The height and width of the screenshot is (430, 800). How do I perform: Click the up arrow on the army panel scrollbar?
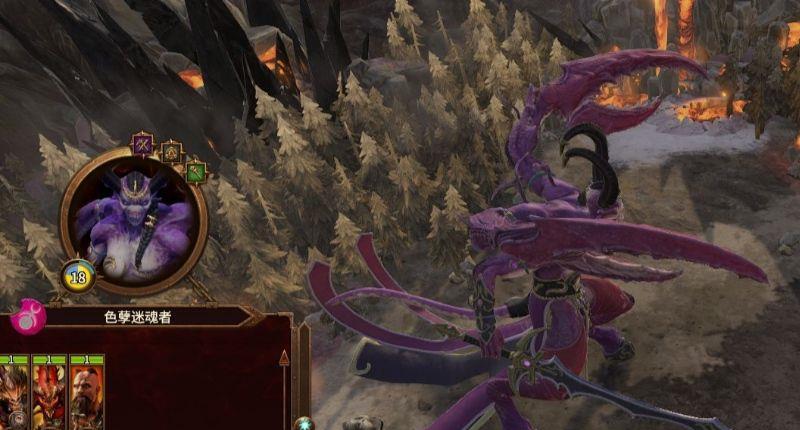284,358
